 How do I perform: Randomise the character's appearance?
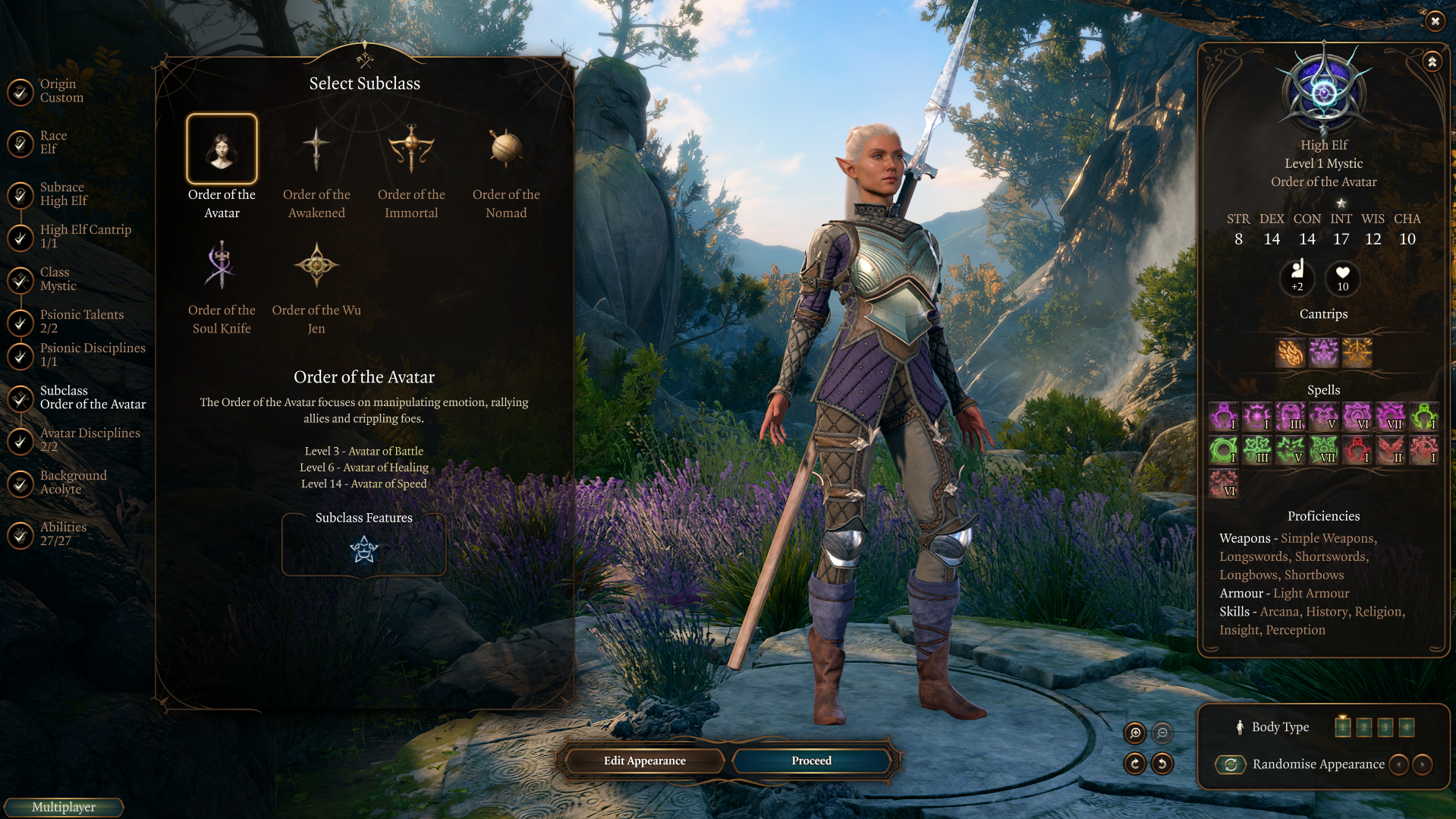(1231, 764)
